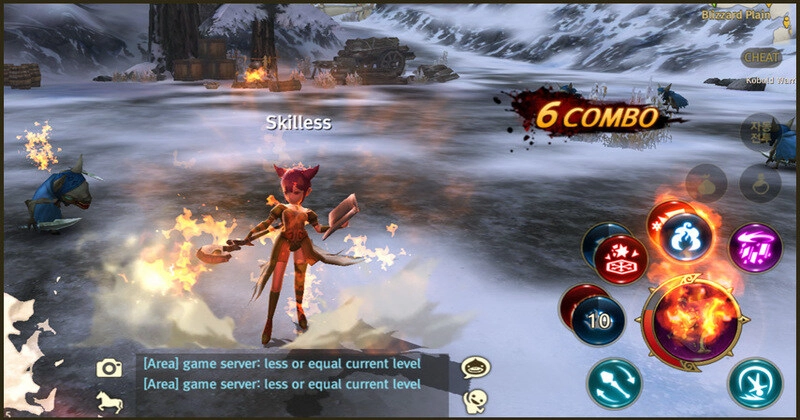
Task: Activate the teal leaping figure skill
Action: coord(755,383)
